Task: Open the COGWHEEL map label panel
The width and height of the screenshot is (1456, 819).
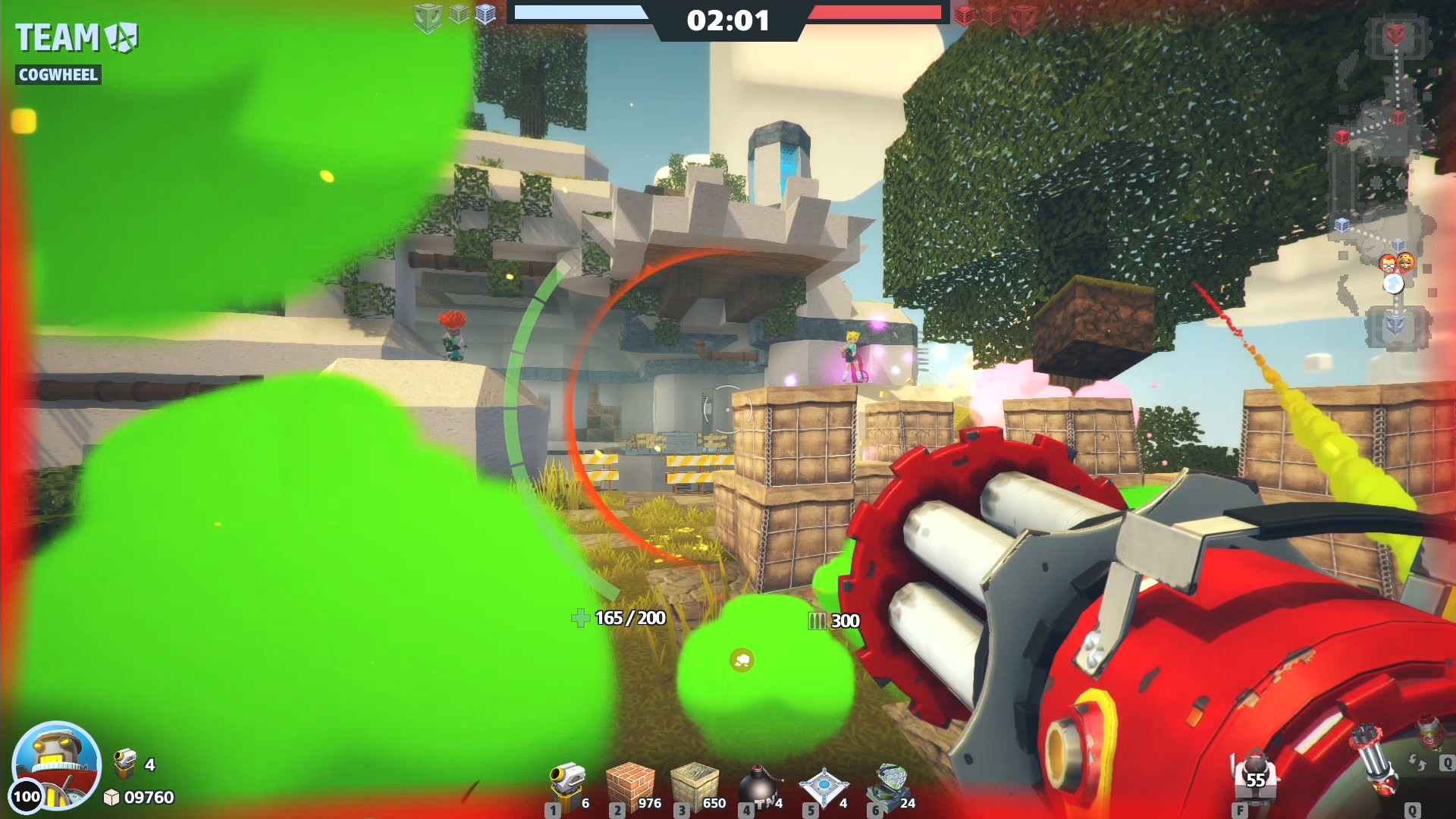Action: tap(58, 75)
